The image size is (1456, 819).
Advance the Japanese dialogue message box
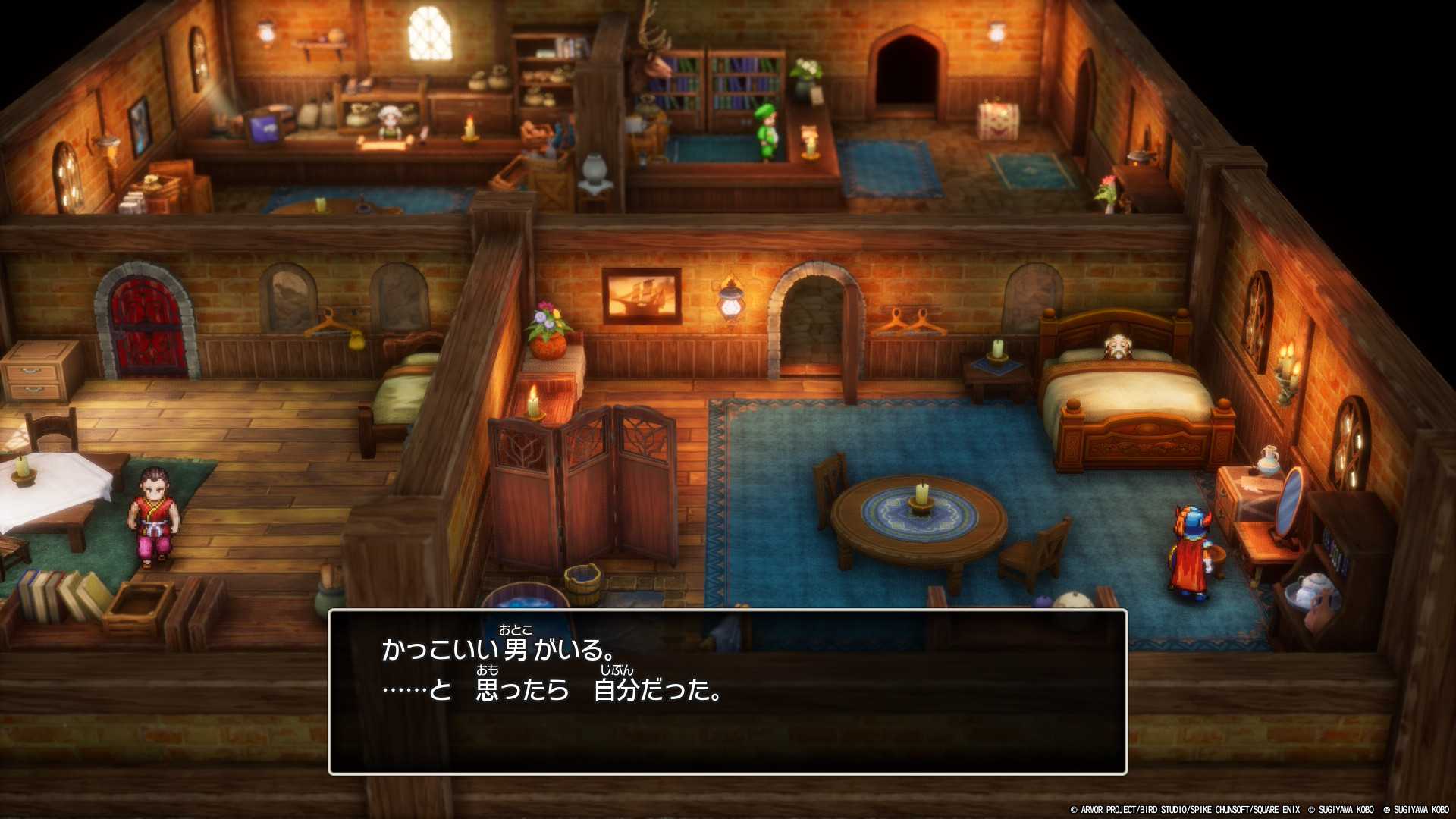pos(727,692)
